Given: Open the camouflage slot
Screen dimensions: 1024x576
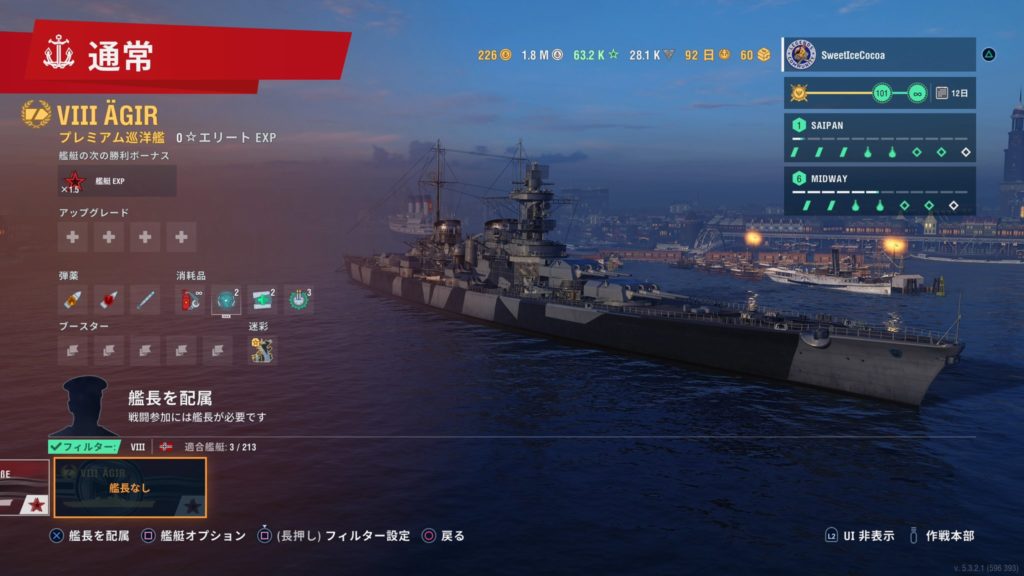Looking at the screenshot, I should pyautogui.click(x=262, y=350).
